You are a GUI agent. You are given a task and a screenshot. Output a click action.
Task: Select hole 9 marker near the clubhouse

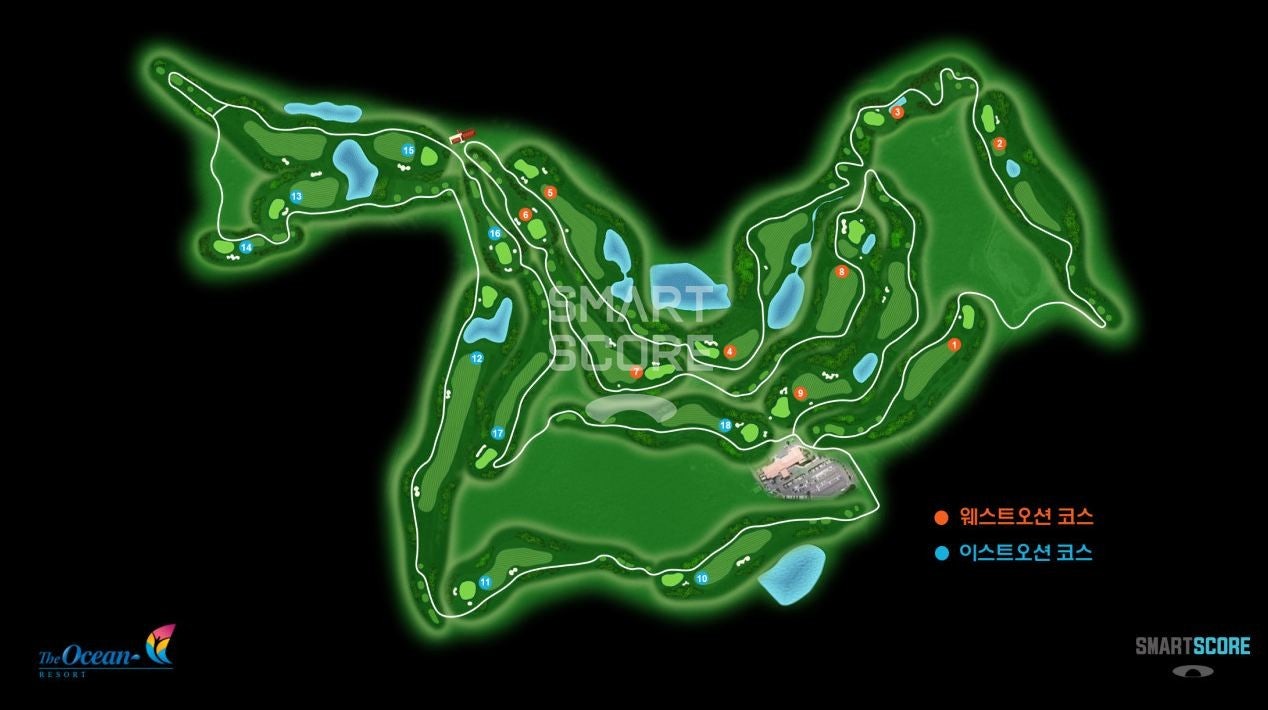pos(800,393)
